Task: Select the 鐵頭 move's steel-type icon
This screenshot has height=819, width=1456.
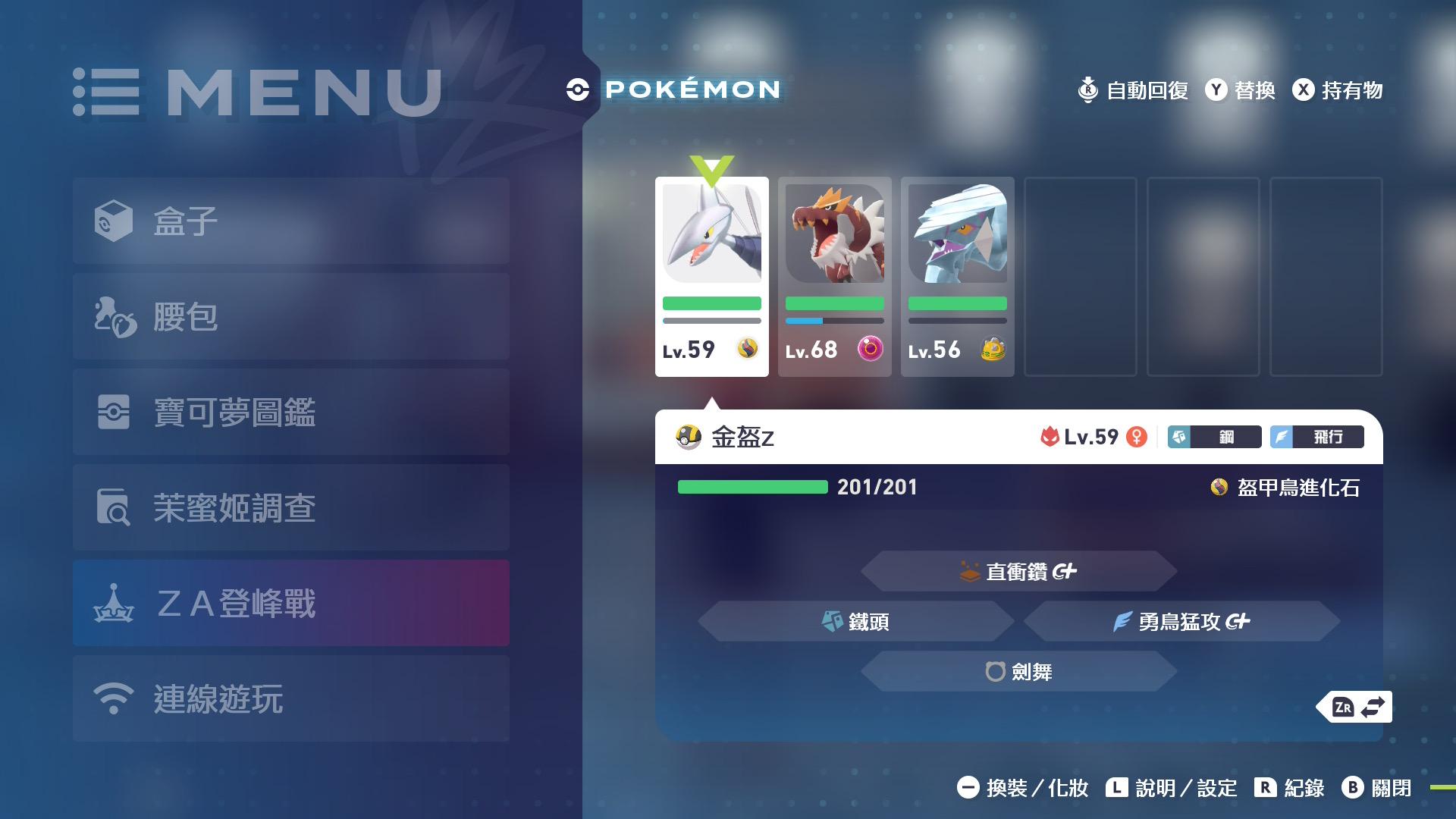Action: pyautogui.click(x=833, y=622)
